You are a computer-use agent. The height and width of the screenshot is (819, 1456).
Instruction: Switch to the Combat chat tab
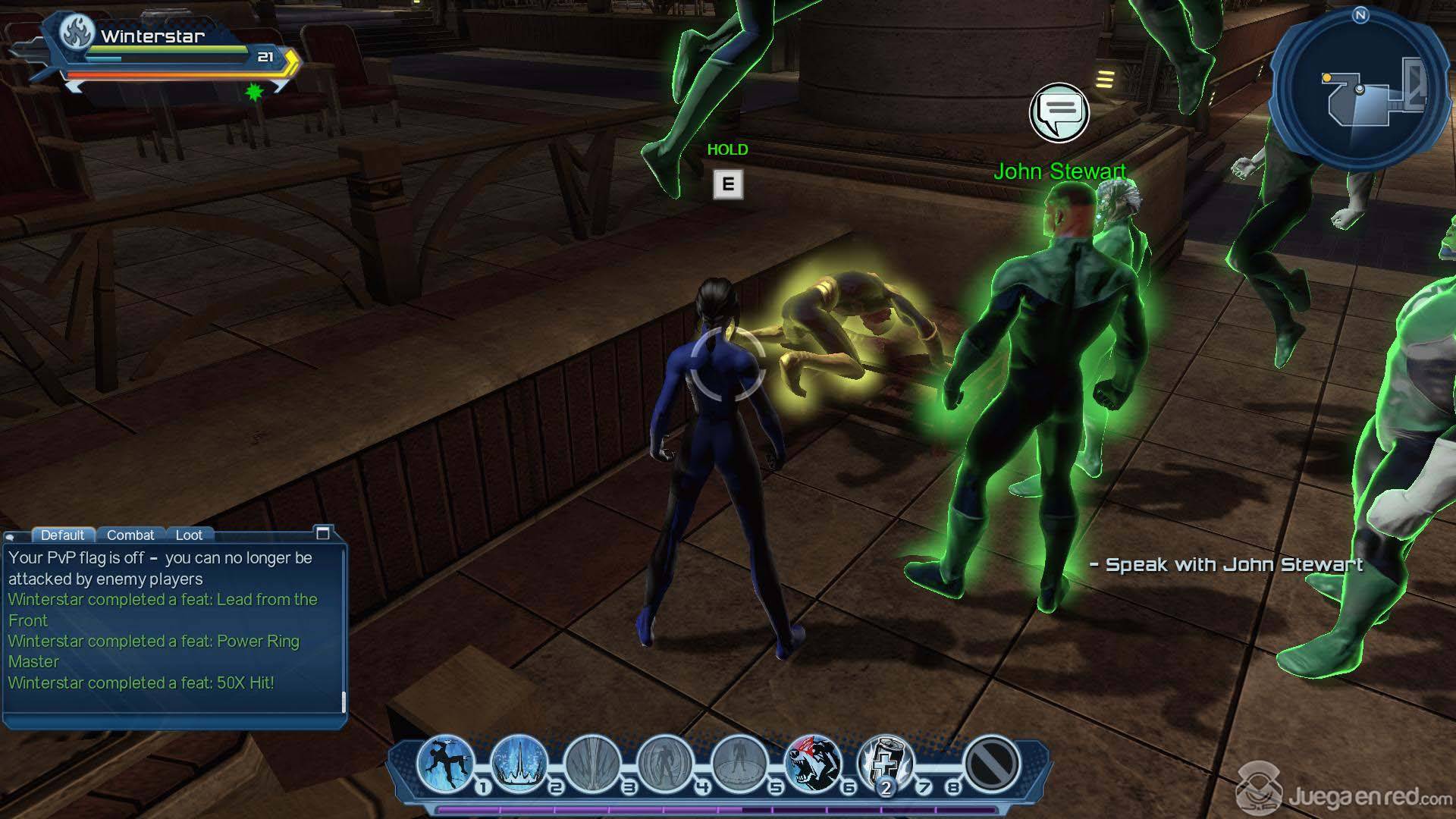(130, 535)
